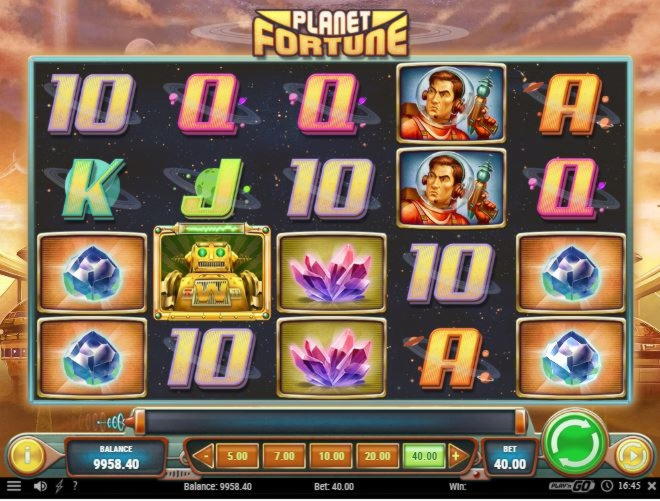
Task: Decrease bet using the minus arrow
Action: (204, 456)
